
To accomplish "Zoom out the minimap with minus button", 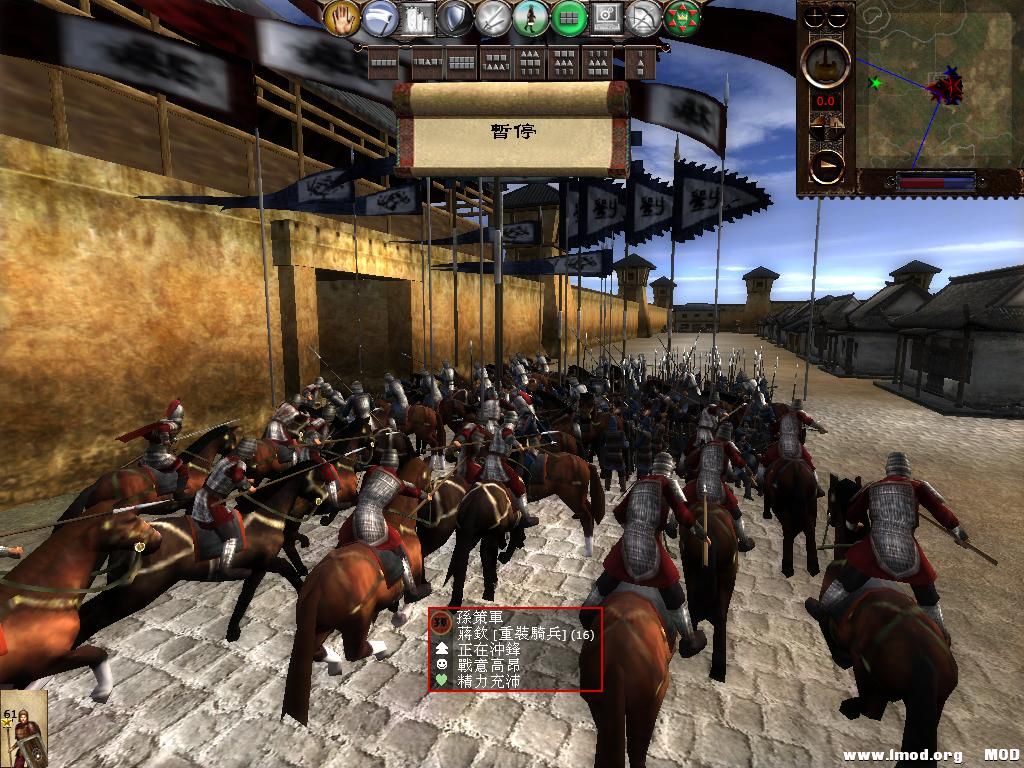I will coord(837,17).
